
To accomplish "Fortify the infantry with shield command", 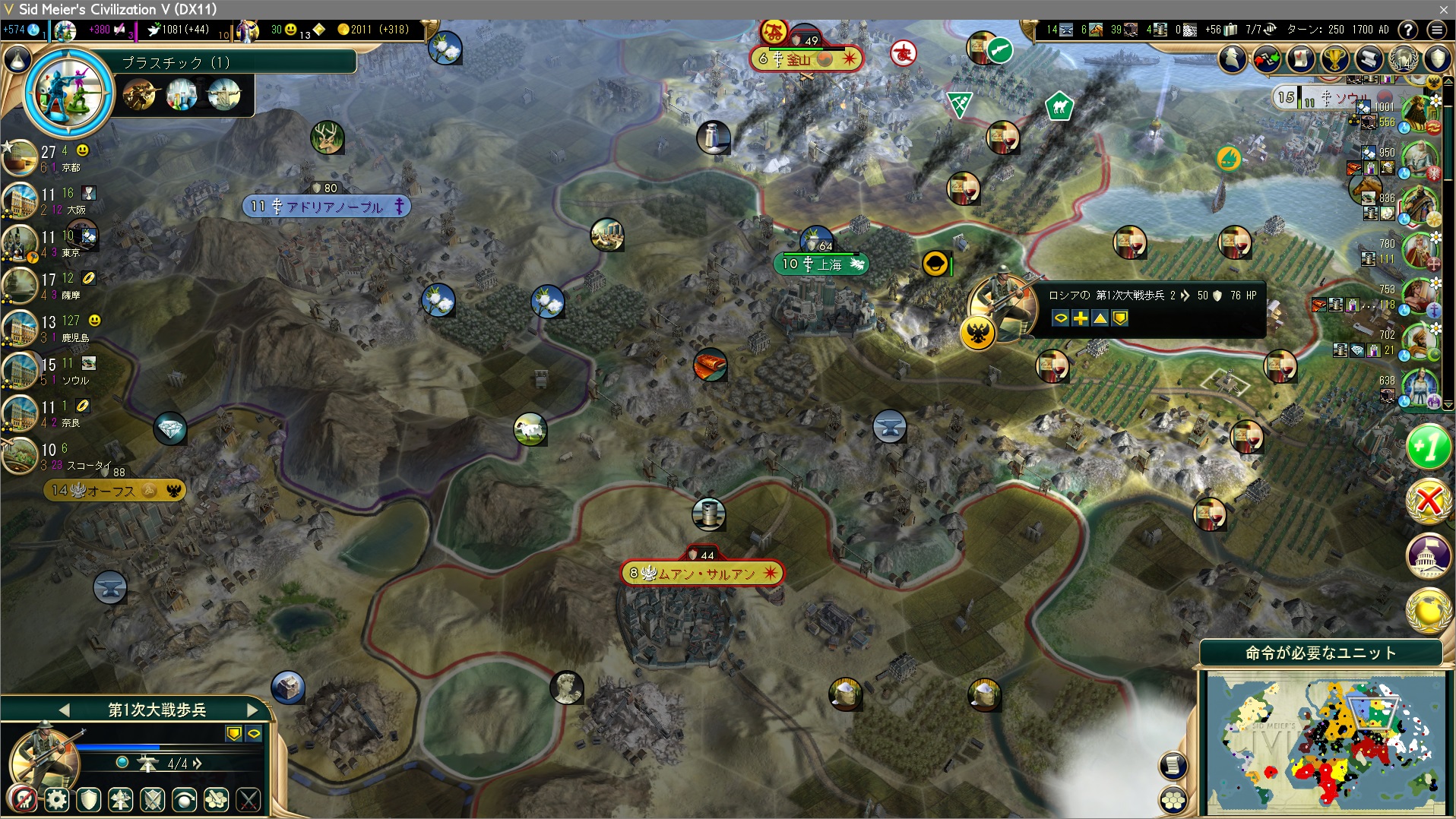I will click(89, 799).
